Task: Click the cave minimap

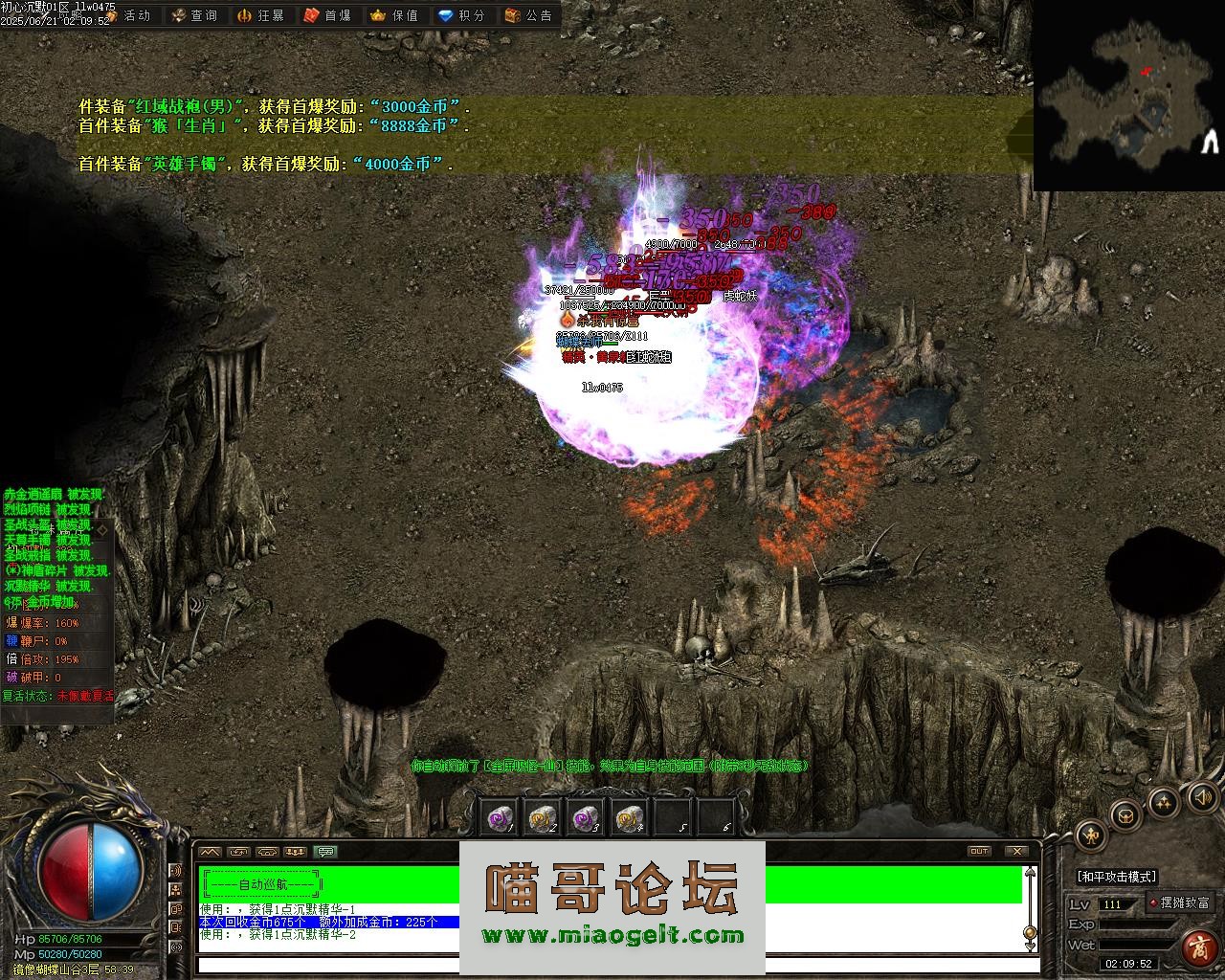Action: coord(1127,94)
